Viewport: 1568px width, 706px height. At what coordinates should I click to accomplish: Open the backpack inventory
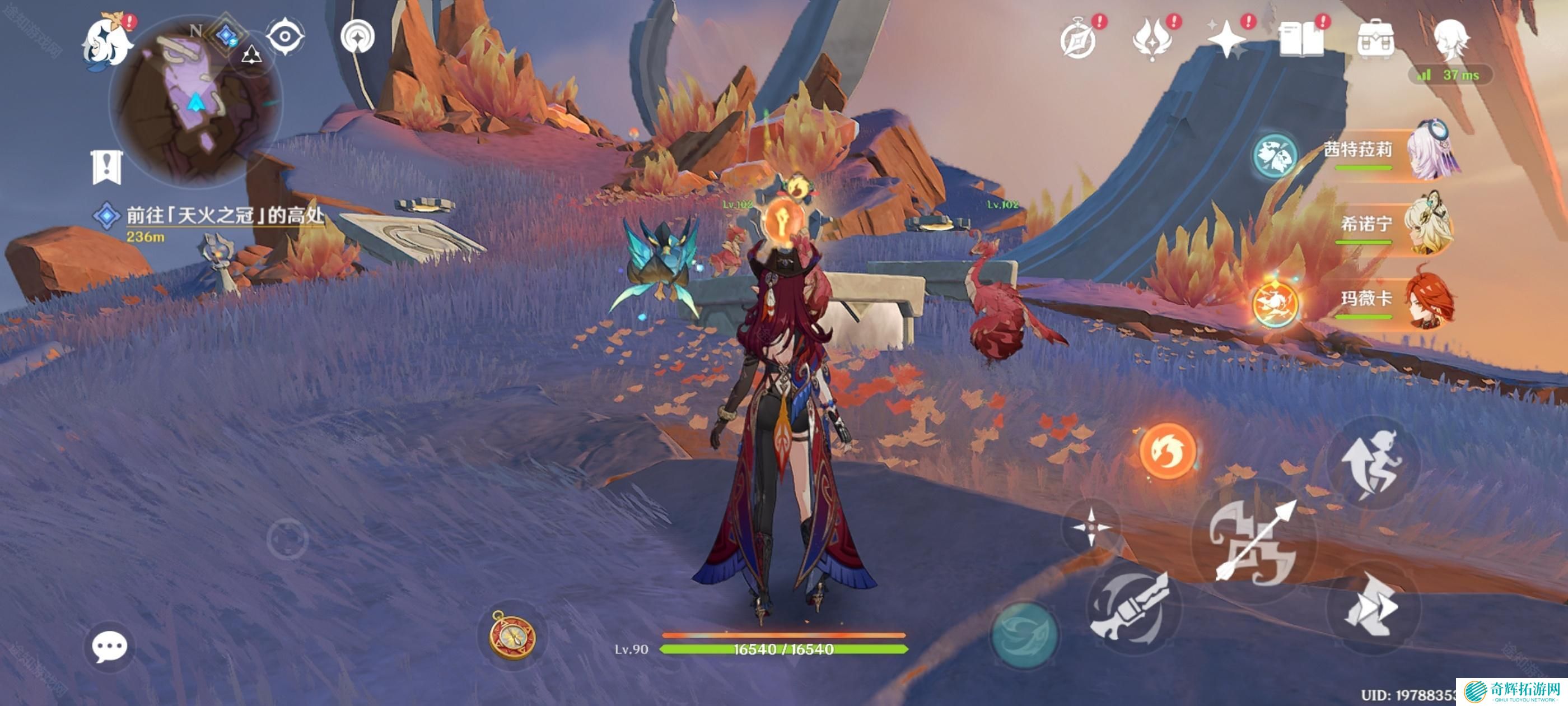click(1375, 40)
